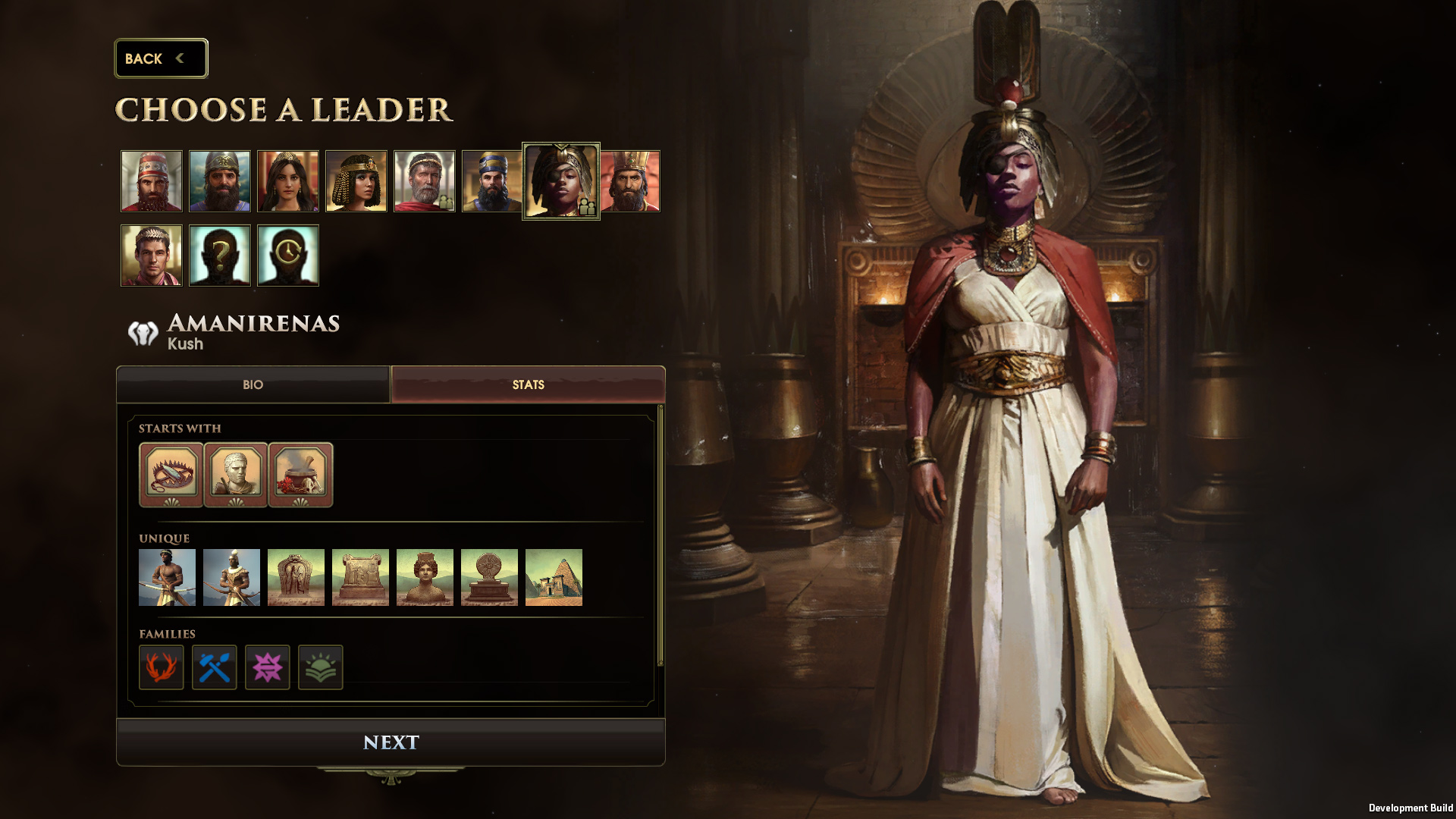Go back with the BACK button
The width and height of the screenshot is (1456, 819).
160,58
